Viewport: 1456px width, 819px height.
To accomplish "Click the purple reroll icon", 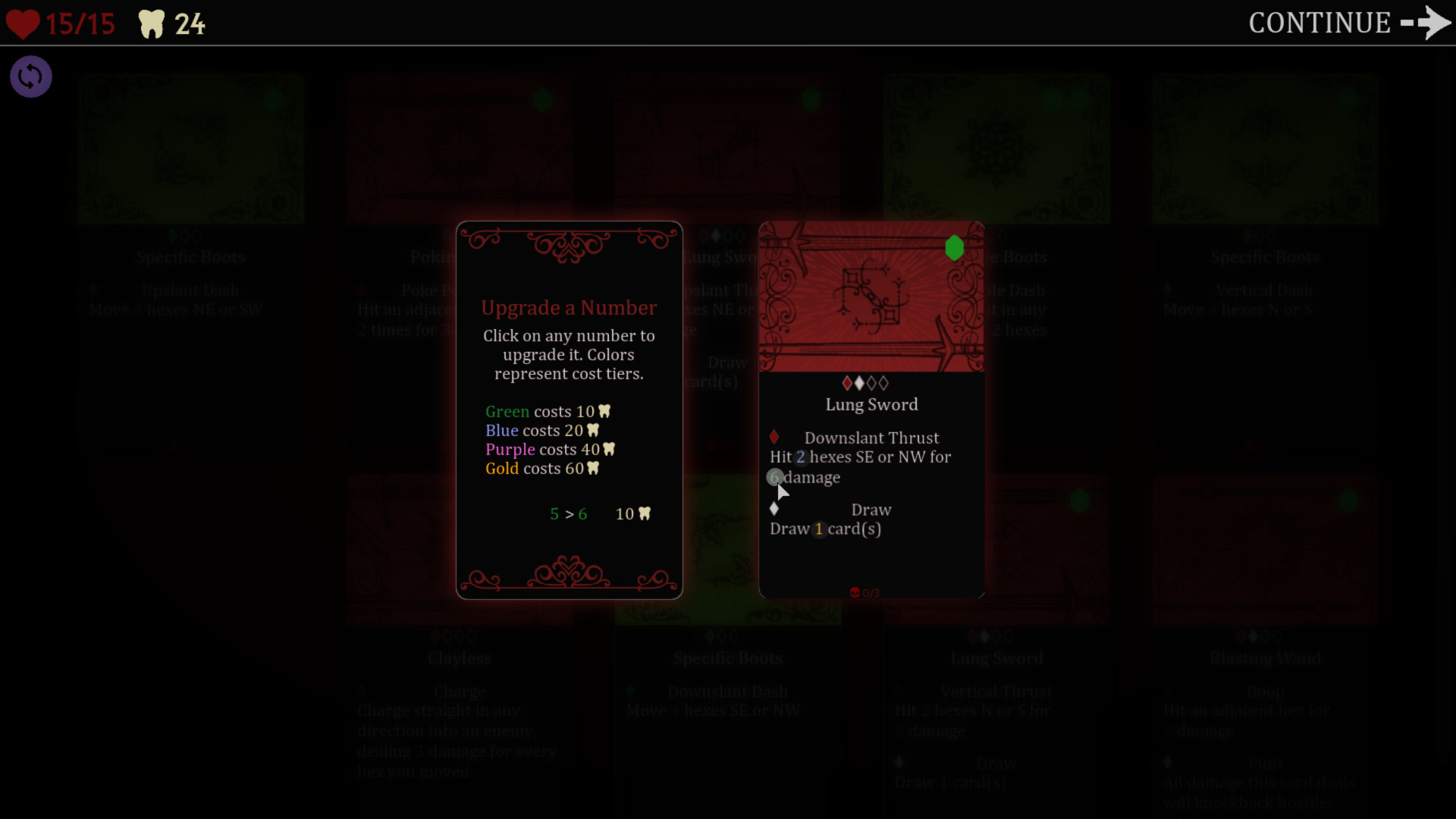I will point(30,77).
